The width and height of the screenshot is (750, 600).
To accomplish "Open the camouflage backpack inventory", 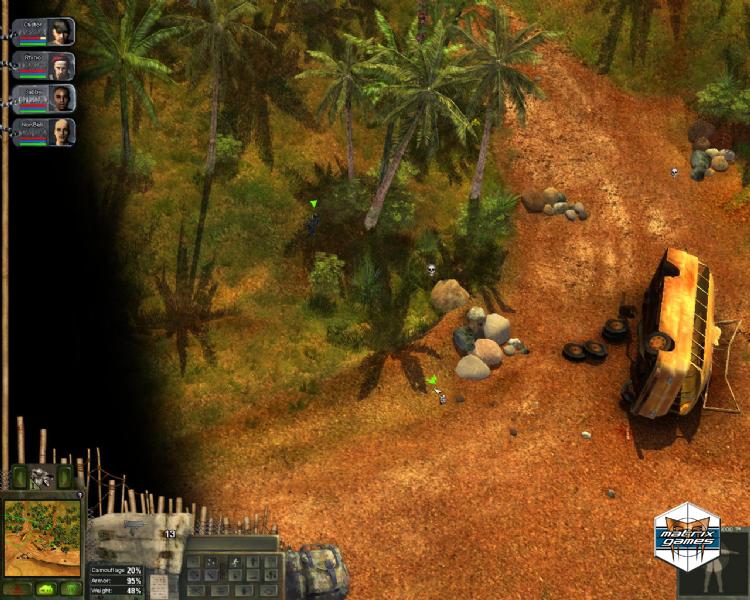I will [318, 572].
